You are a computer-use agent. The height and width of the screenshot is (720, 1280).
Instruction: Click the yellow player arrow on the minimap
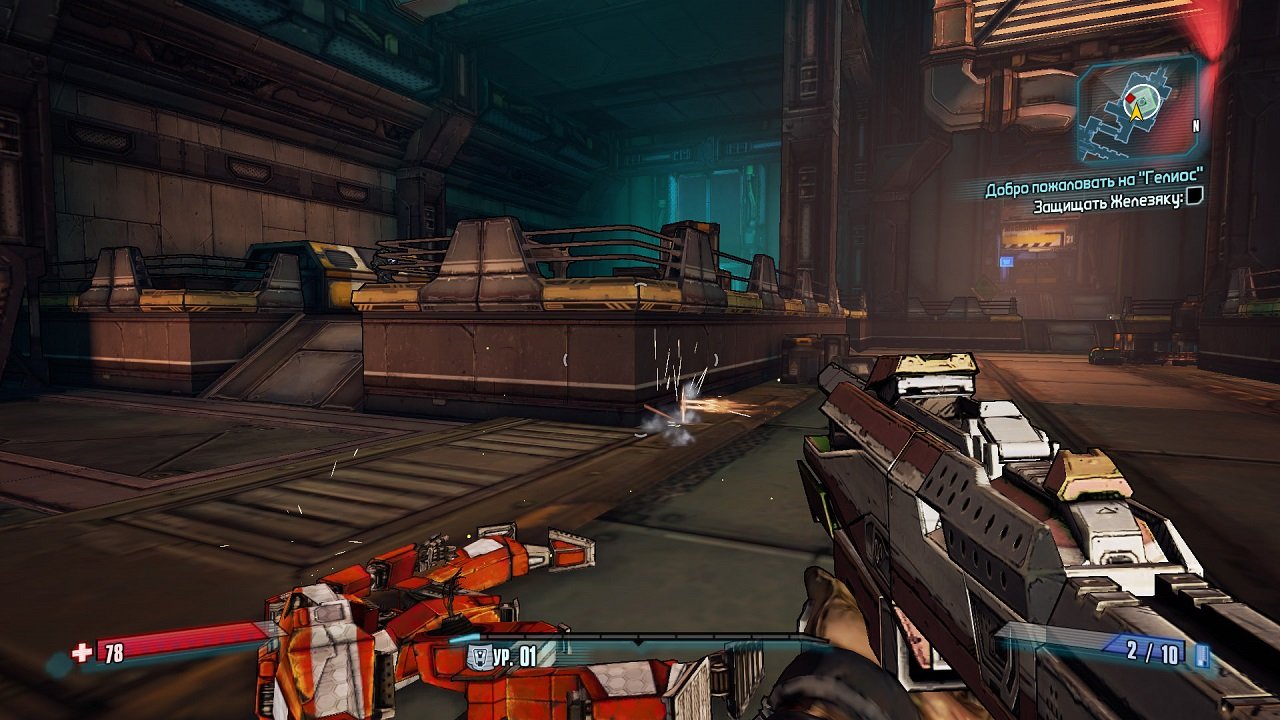coord(1137,111)
